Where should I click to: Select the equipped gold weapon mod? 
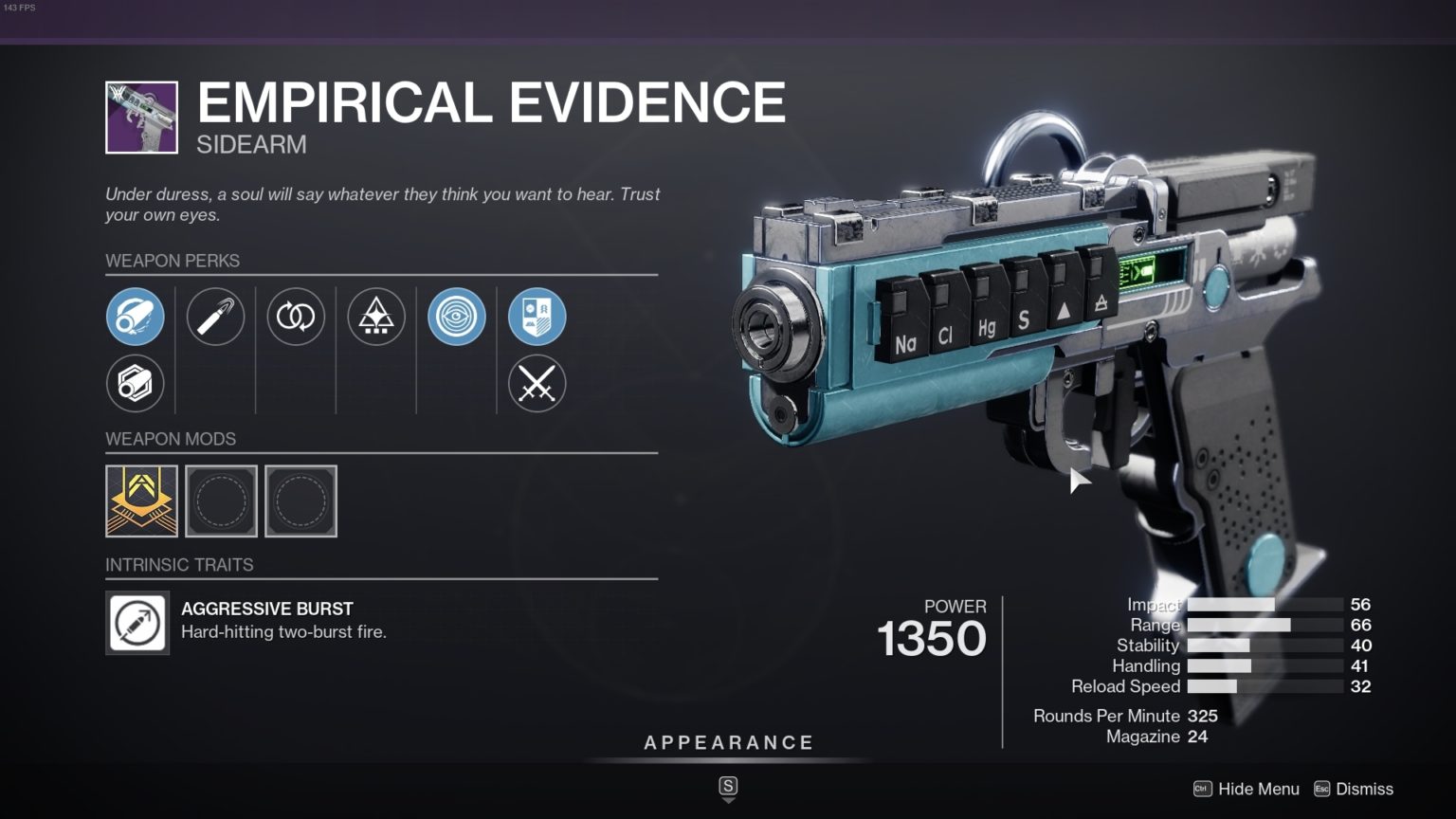[x=141, y=500]
